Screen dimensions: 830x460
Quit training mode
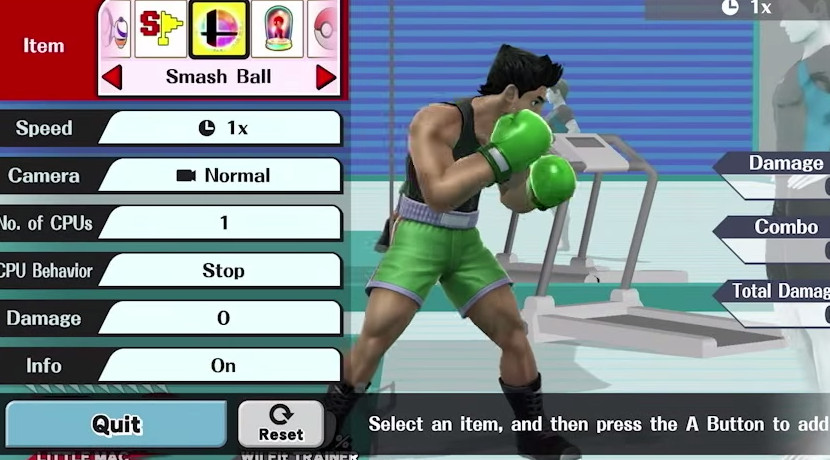click(116, 425)
